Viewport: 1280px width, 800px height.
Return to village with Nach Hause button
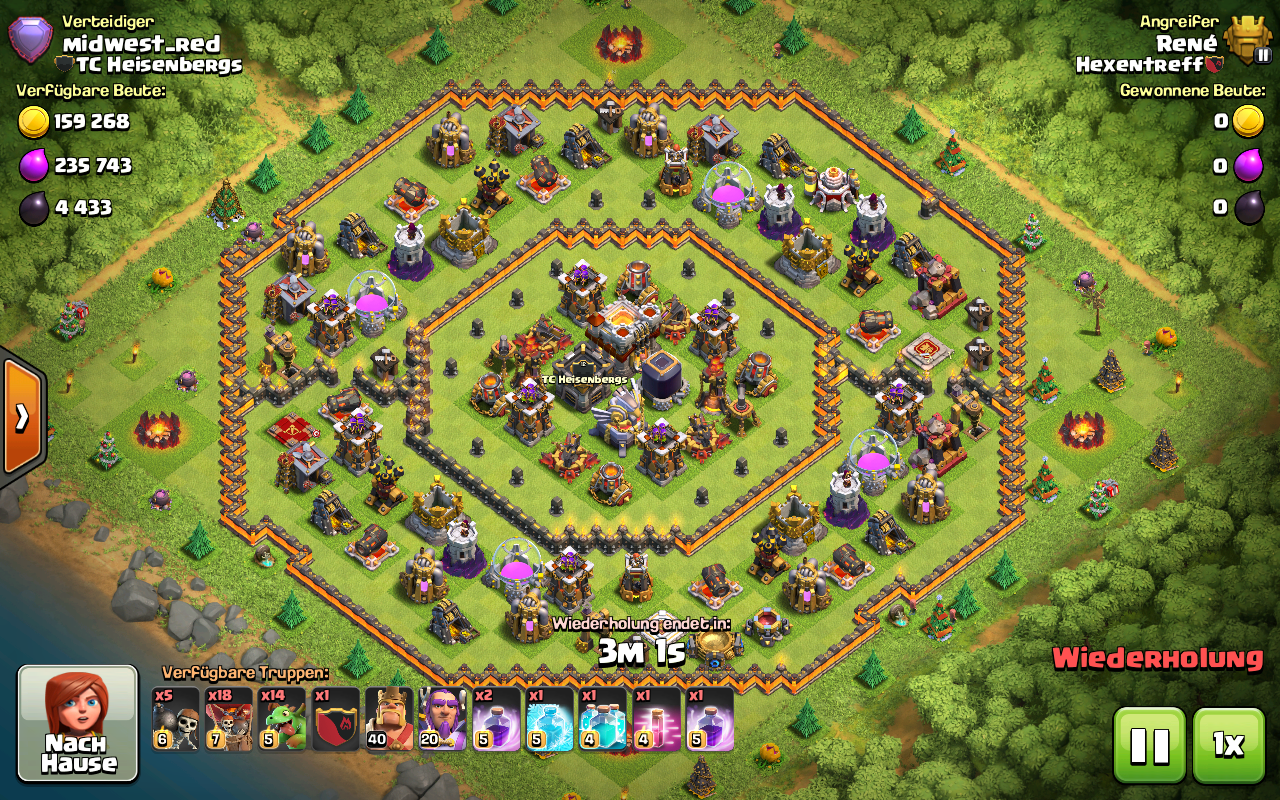(x=78, y=722)
